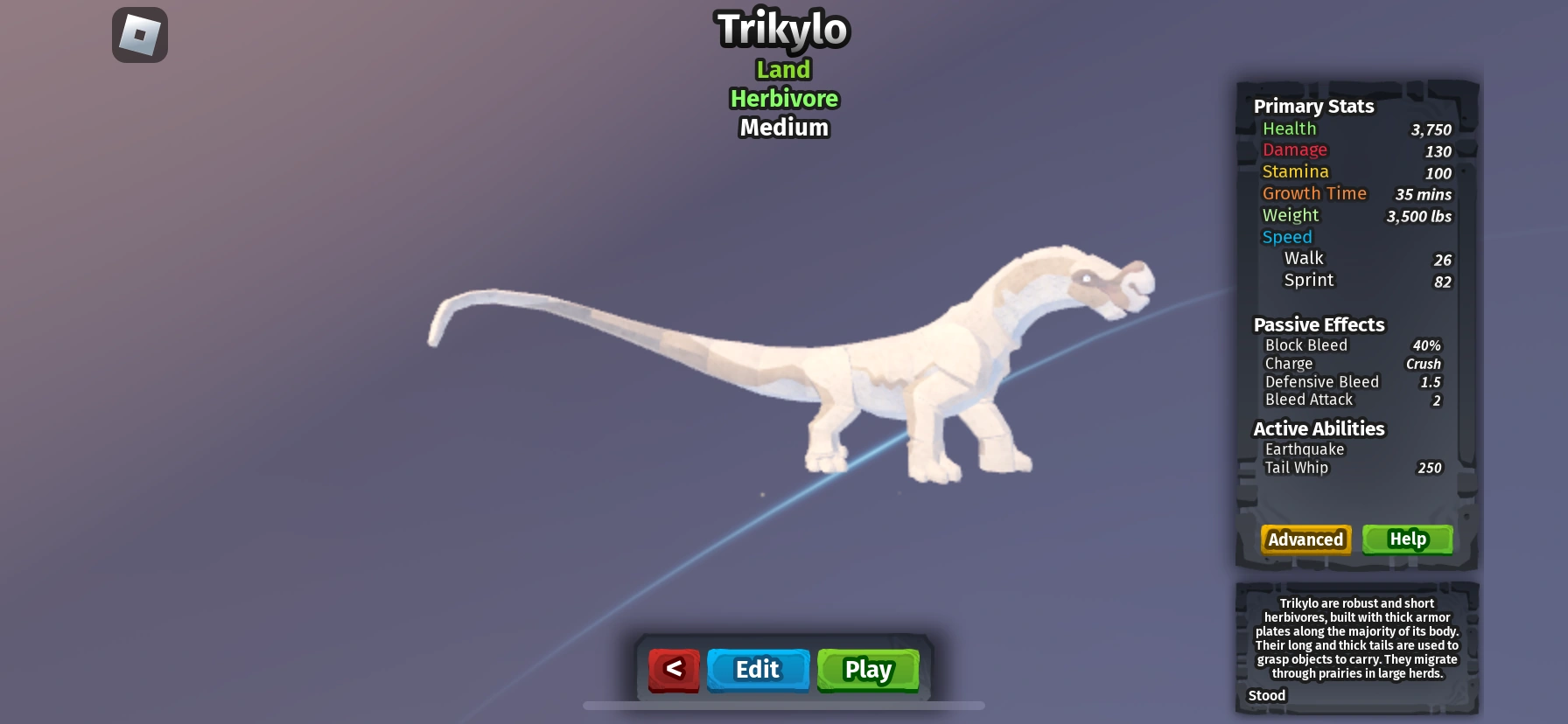The height and width of the screenshot is (724, 1568).
Task: Click the Tail Whip ability
Action: click(x=1297, y=468)
